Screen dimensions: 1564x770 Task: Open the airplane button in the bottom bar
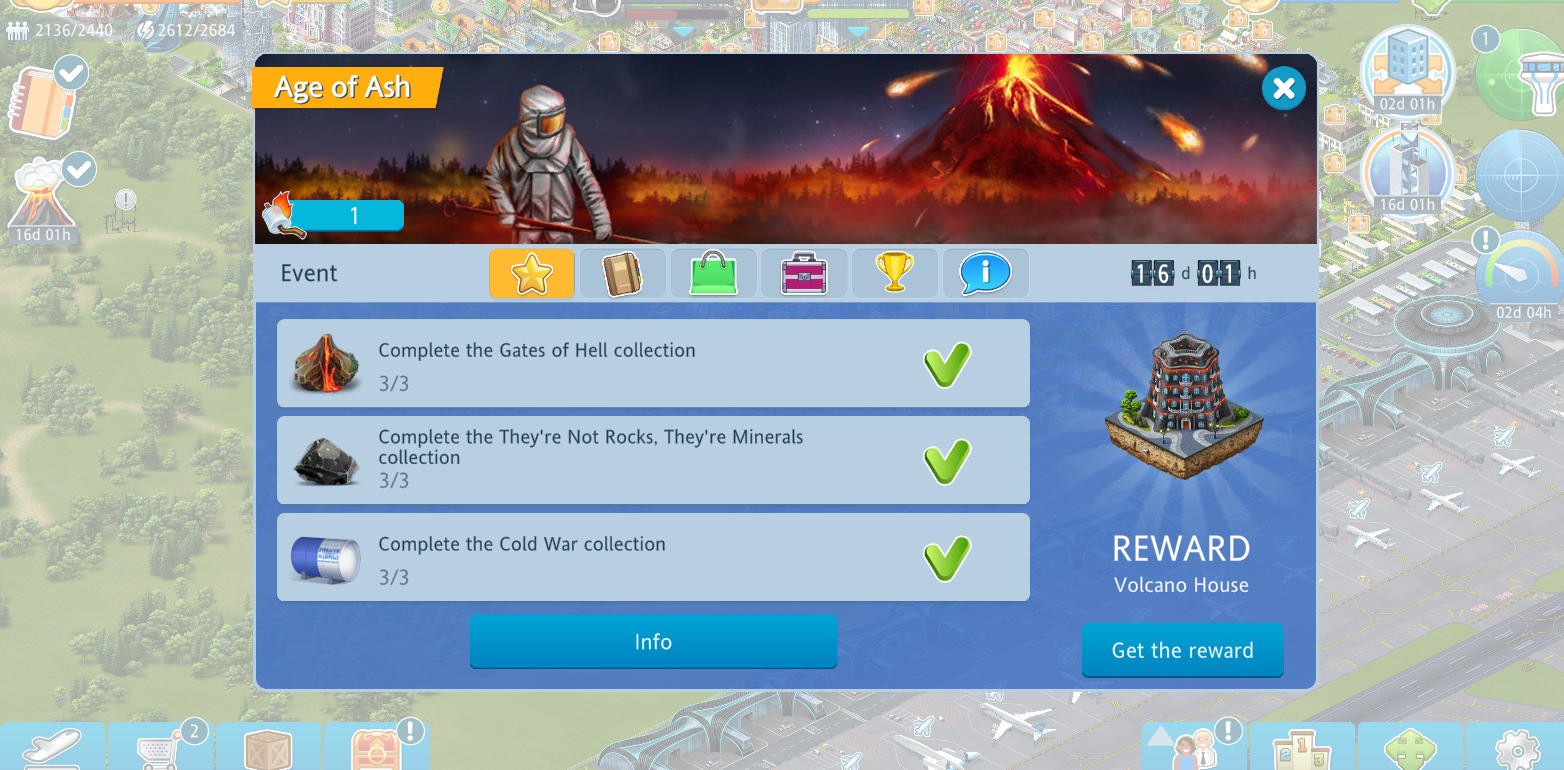tap(52, 748)
